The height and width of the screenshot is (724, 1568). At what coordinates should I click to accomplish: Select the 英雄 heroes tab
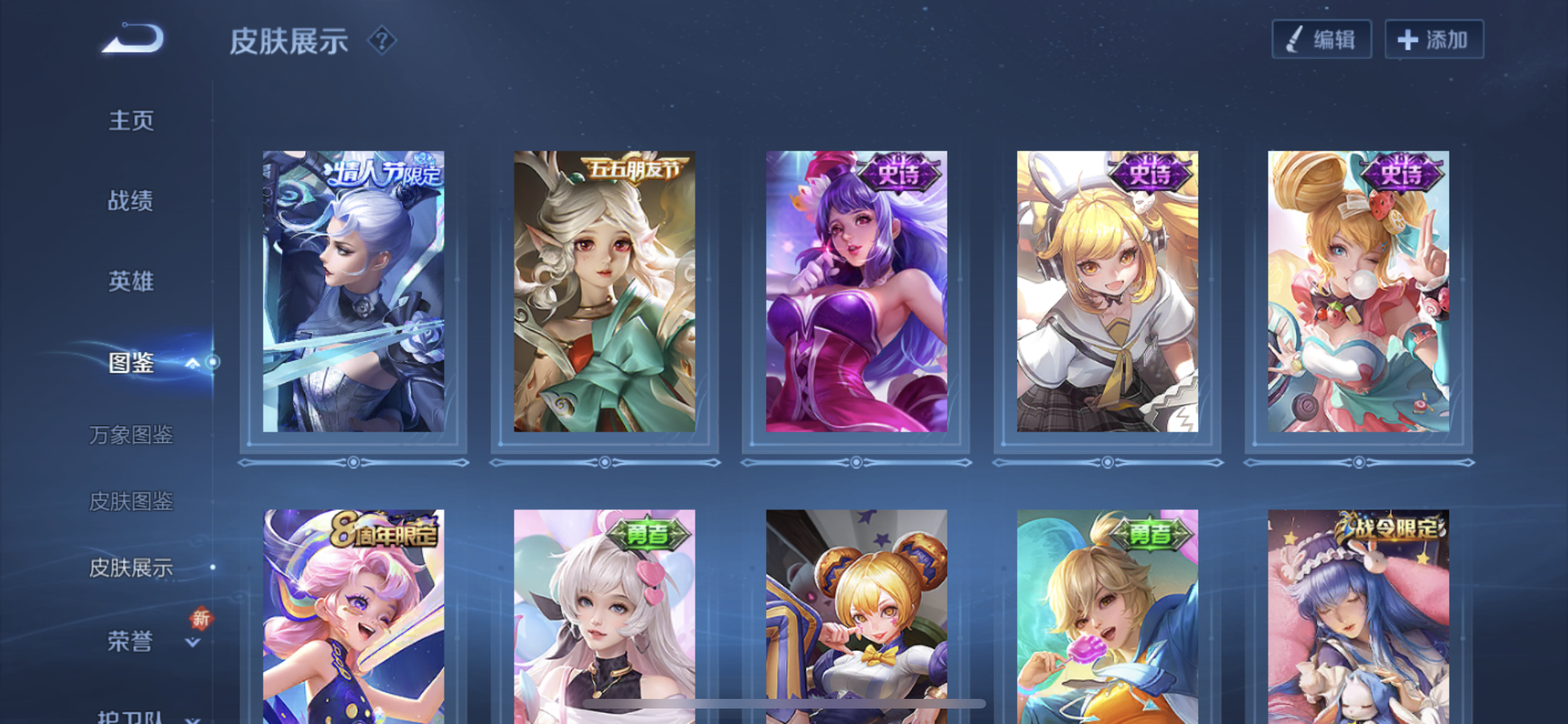[131, 281]
